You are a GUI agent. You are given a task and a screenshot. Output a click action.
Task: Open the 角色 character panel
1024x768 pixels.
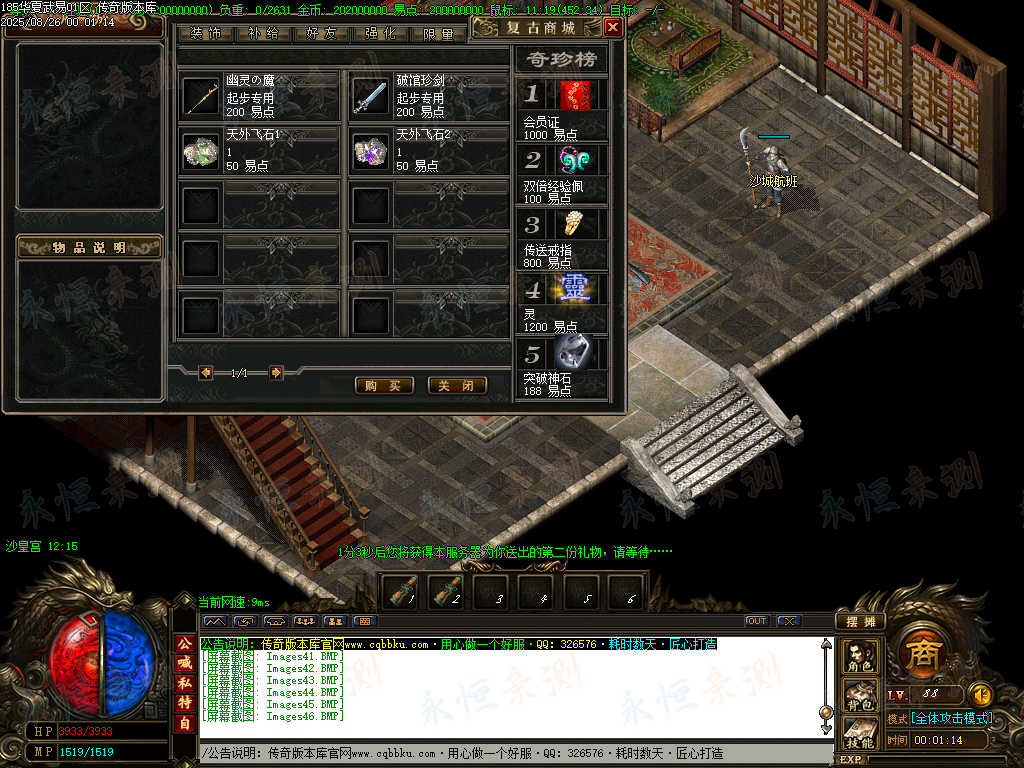pyautogui.click(x=859, y=656)
